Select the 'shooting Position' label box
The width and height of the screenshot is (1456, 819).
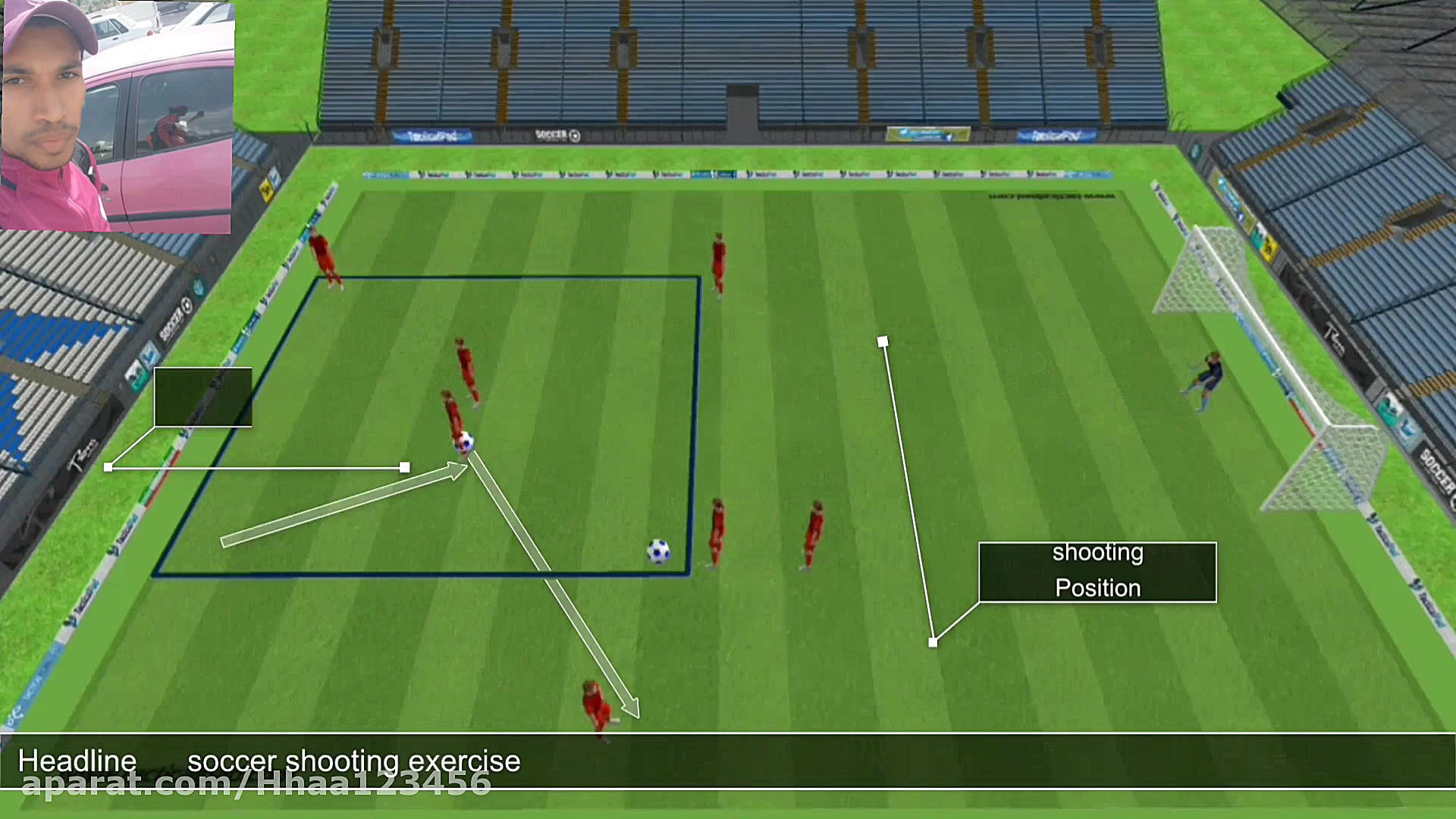coord(1097,572)
